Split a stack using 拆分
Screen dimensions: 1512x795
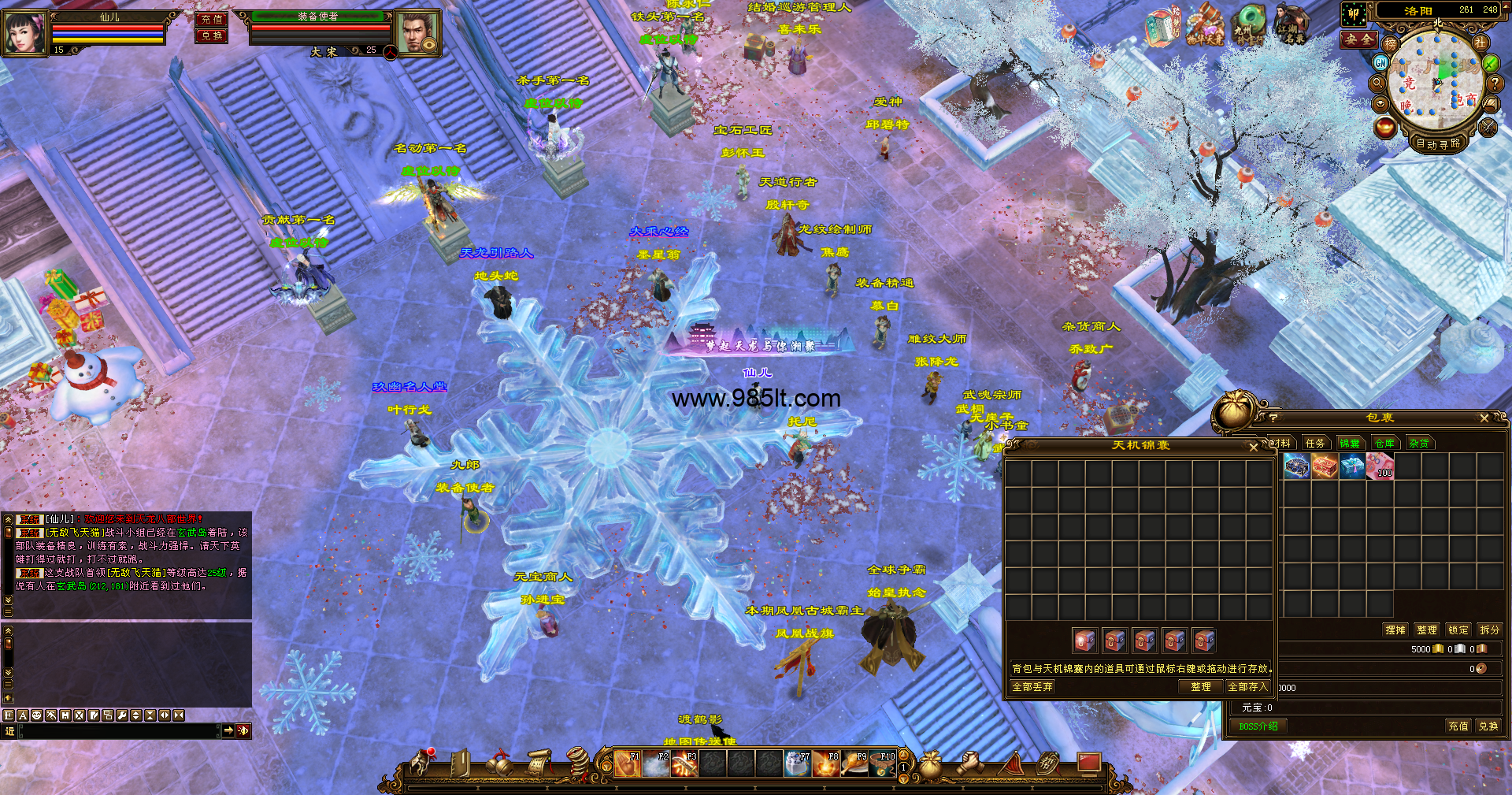[1489, 630]
